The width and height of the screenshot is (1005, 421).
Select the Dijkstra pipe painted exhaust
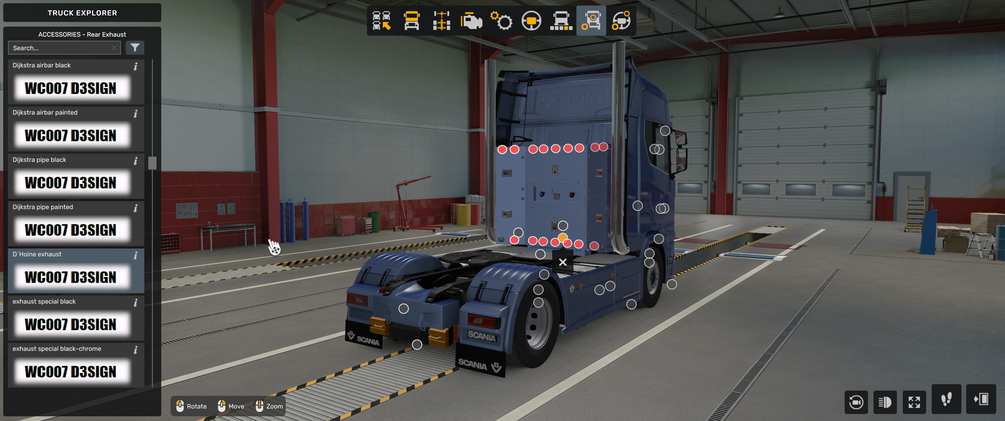(x=70, y=229)
